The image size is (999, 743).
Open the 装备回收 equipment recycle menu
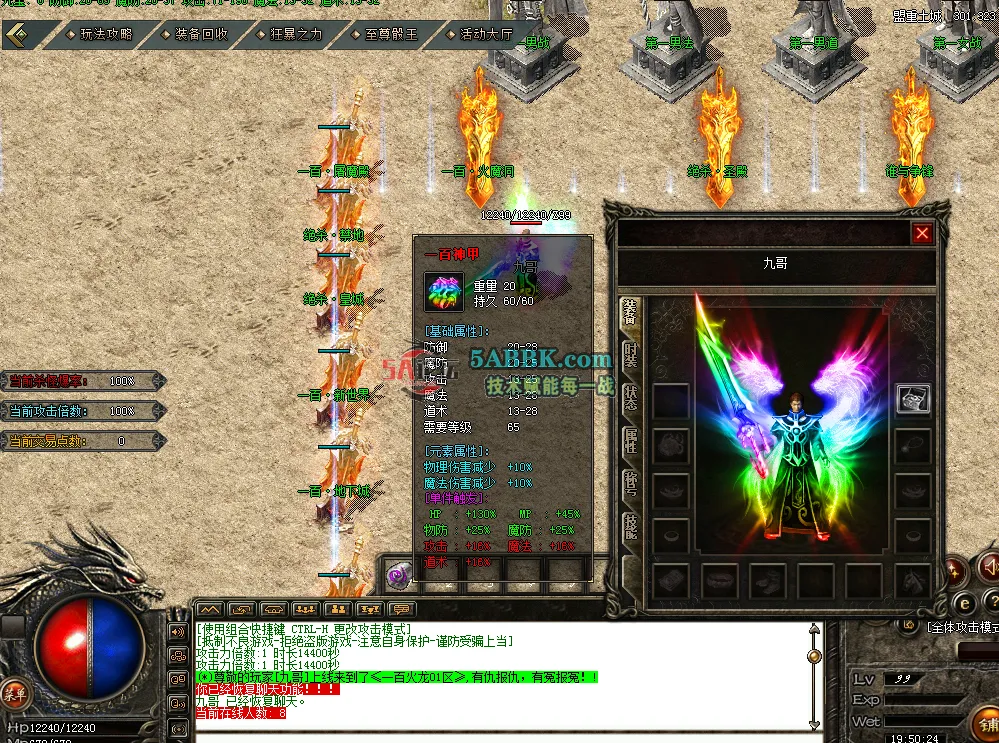click(201, 34)
